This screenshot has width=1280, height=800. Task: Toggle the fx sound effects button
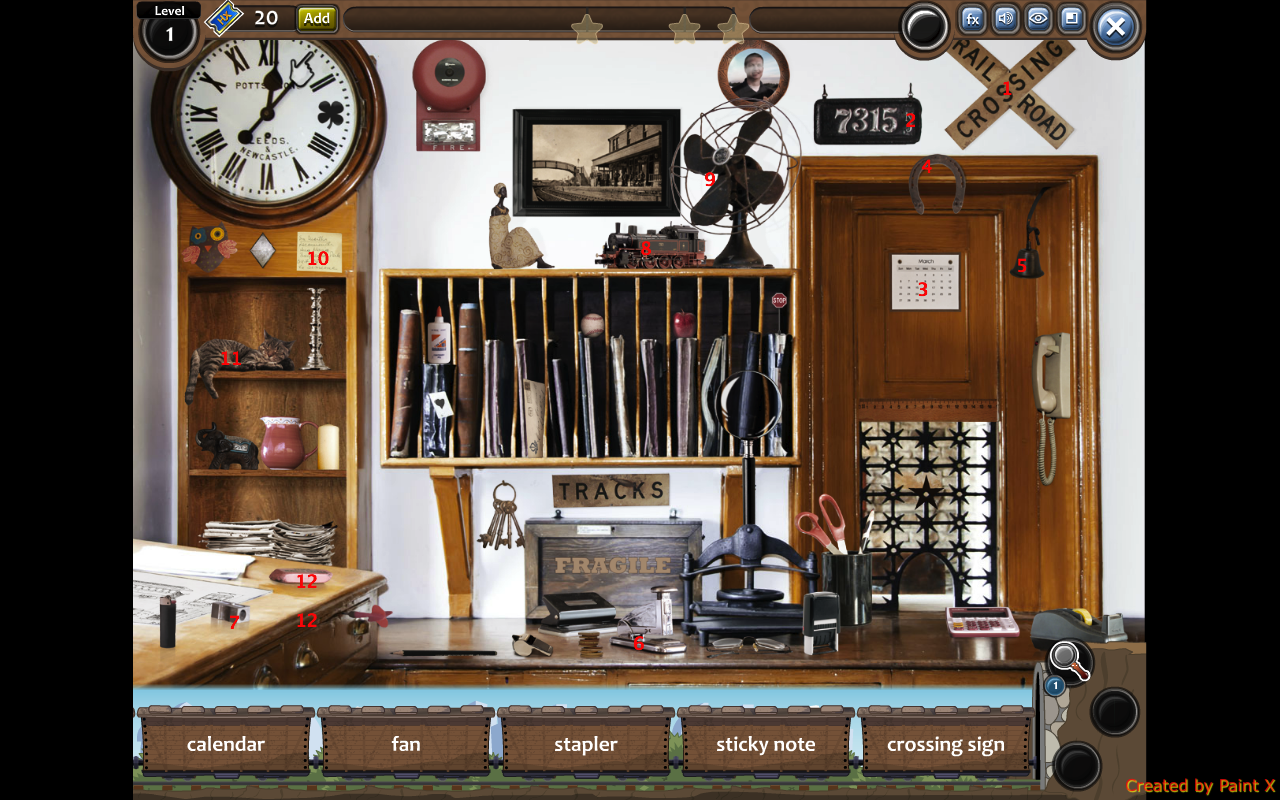click(972, 19)
